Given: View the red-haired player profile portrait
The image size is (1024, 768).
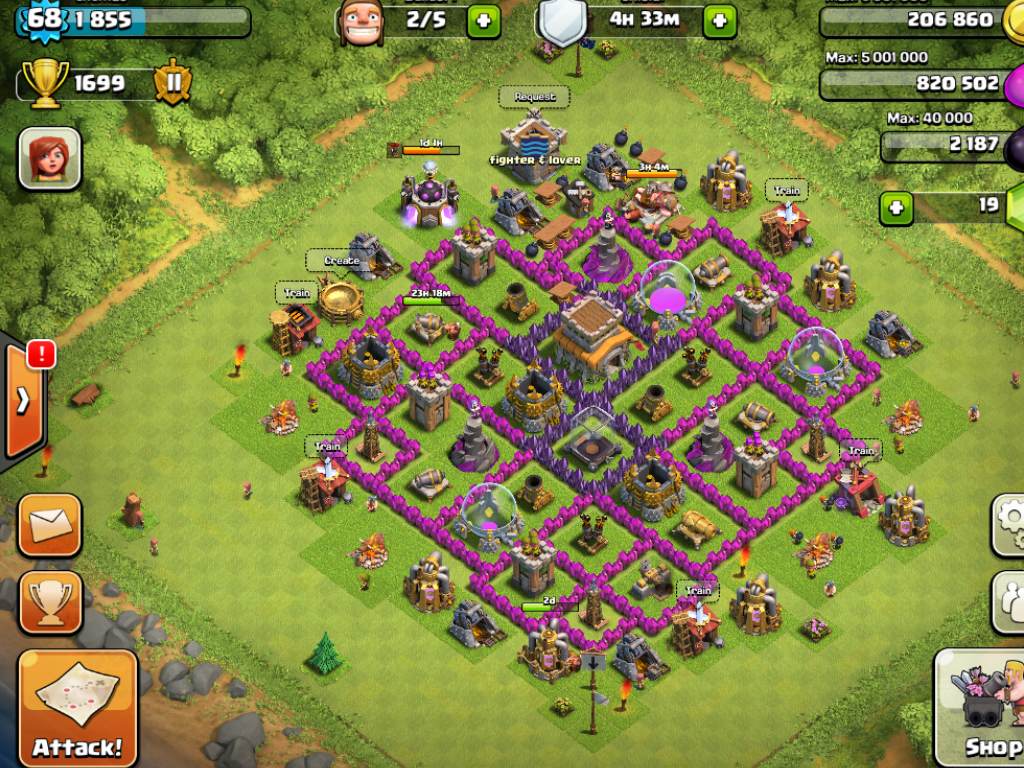Looking at the screenshot, I should [x=49, y=158].
